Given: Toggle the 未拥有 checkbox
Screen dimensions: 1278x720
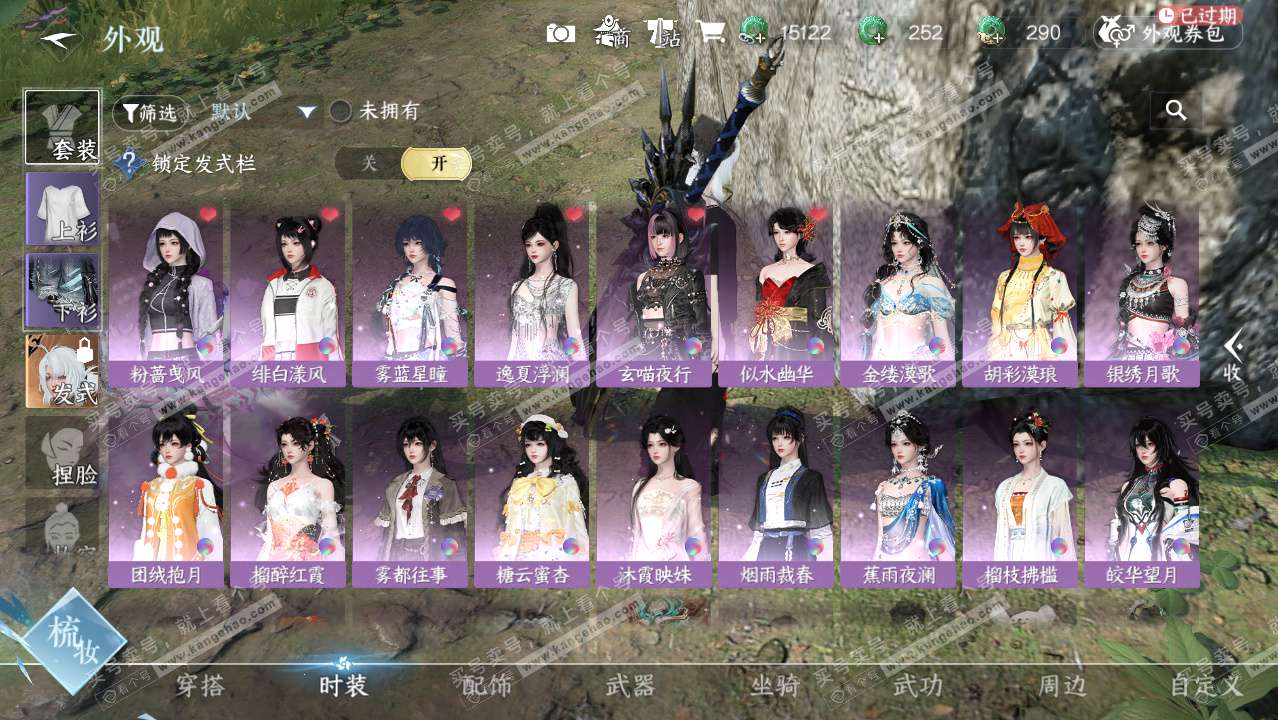Looking at the screenshot, I should [341, 112].
